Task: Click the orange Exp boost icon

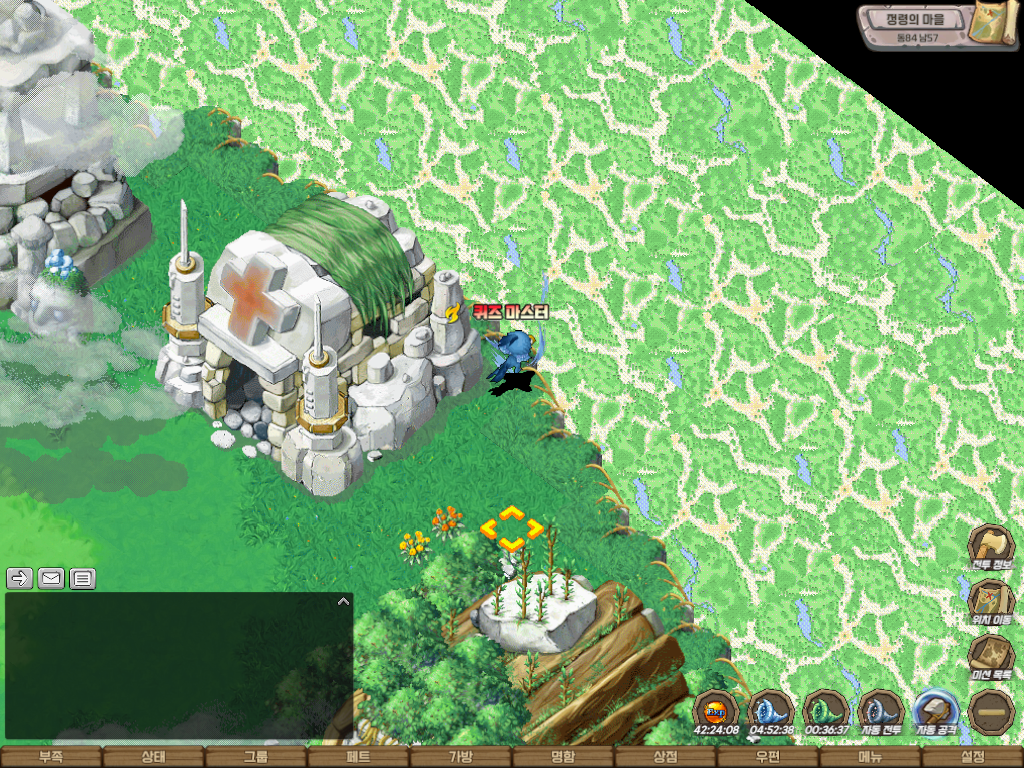Action: [x=717, y=711]
